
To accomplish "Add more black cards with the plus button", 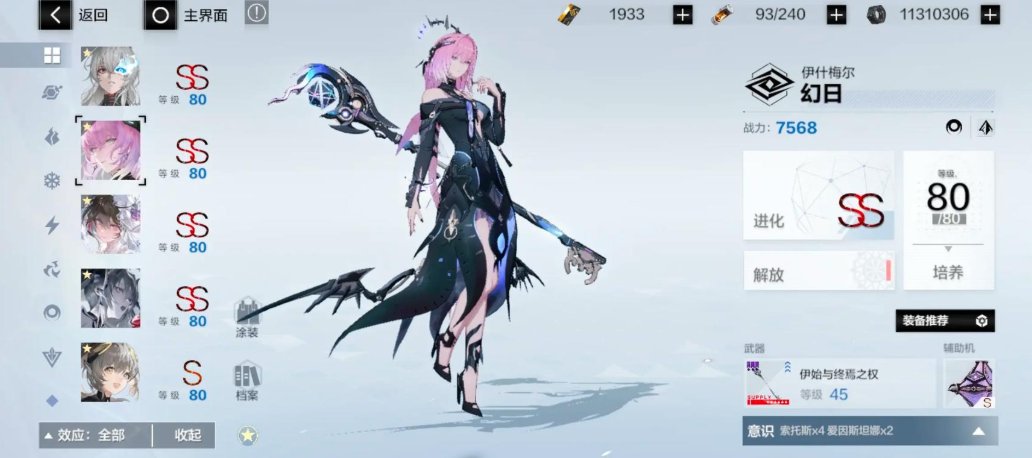I will (682, 15).
